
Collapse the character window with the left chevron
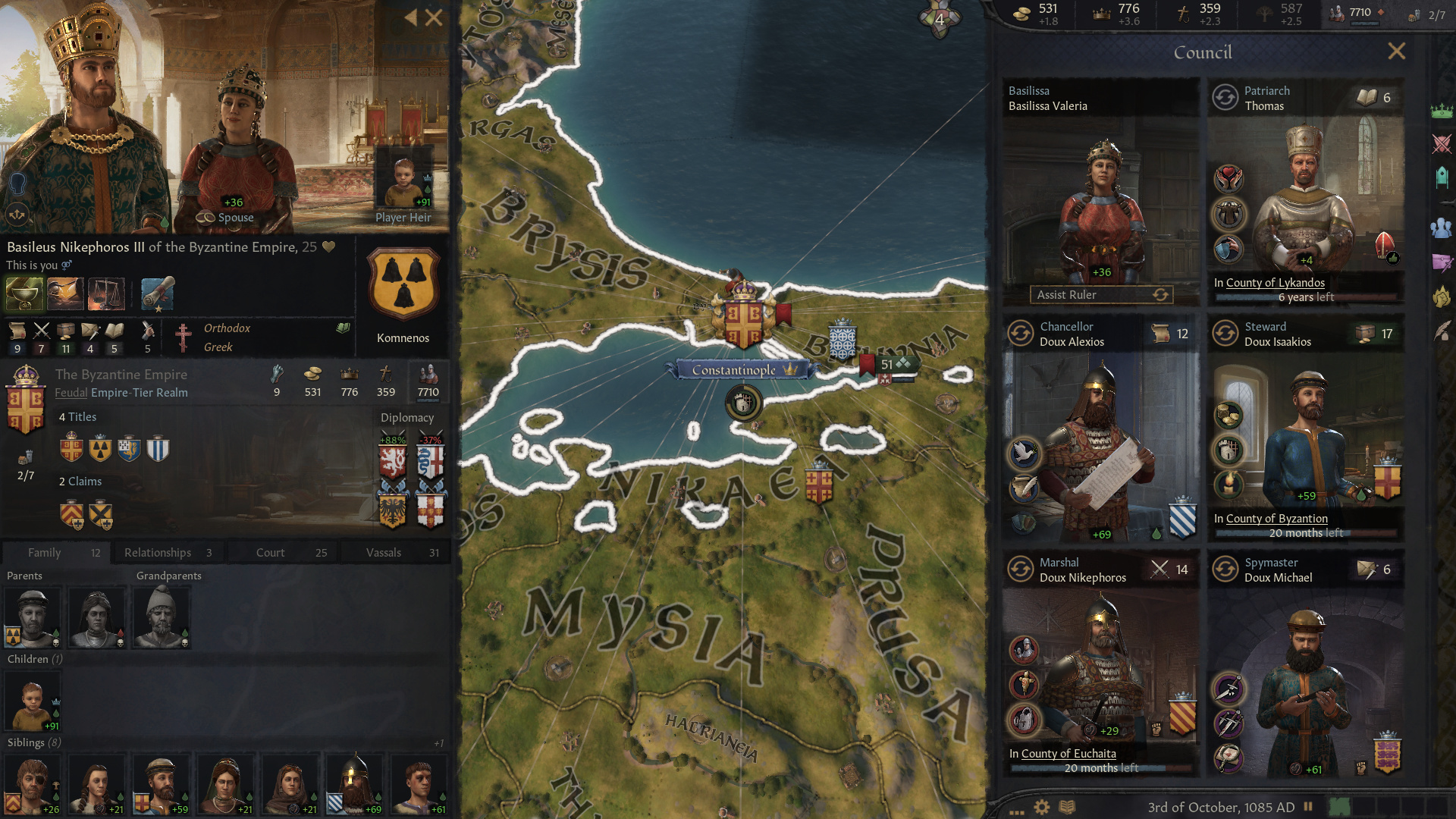(x=410, y=17)
